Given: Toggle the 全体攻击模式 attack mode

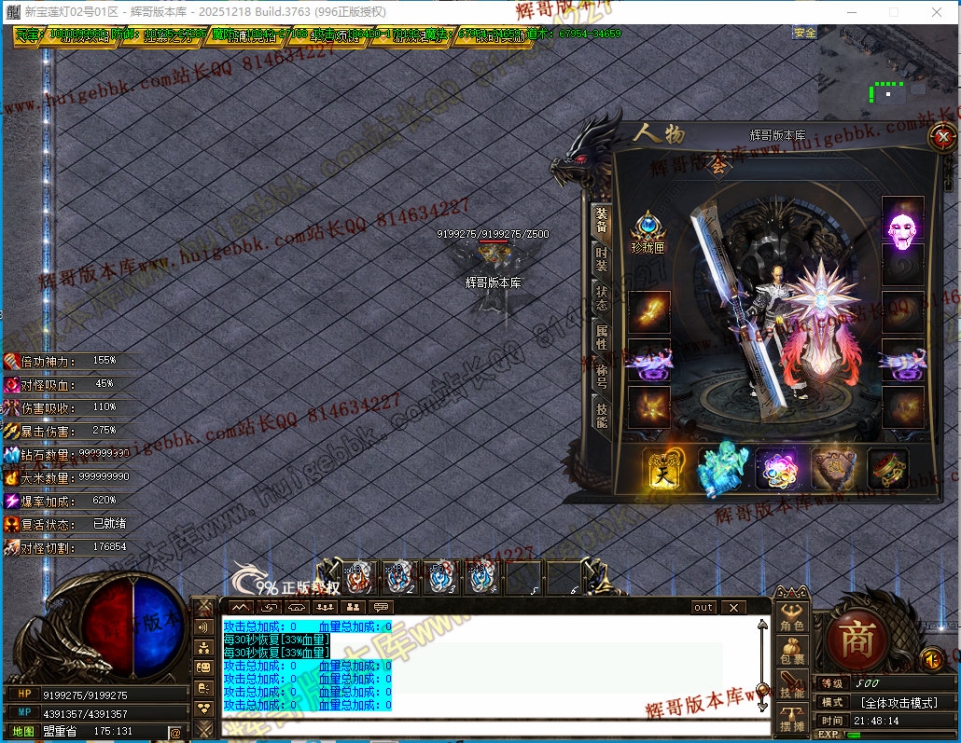Looking at the screenshot, I should click(898, 702).
